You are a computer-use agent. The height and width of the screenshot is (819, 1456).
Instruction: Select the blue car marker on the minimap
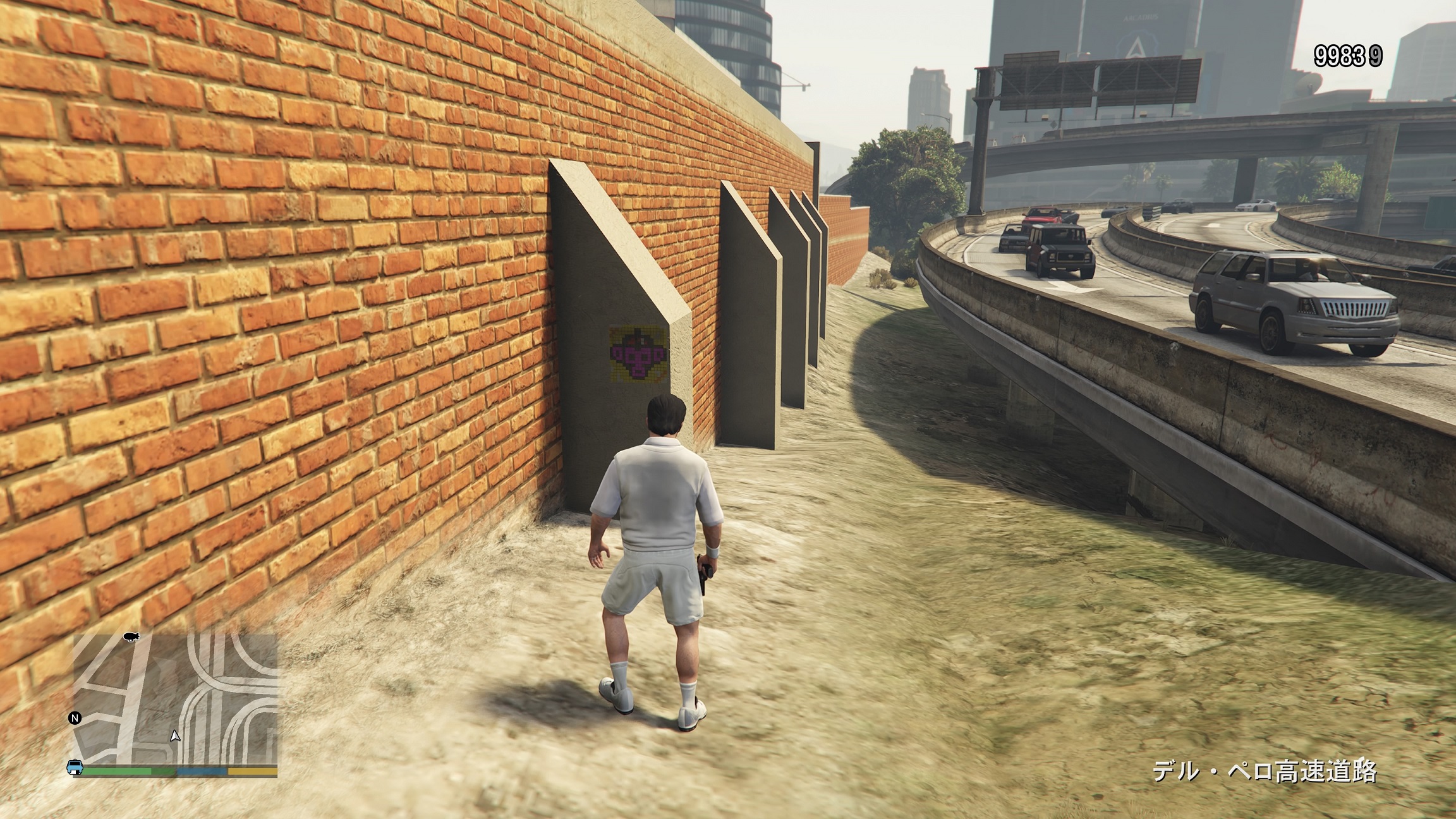pos(75,767)
